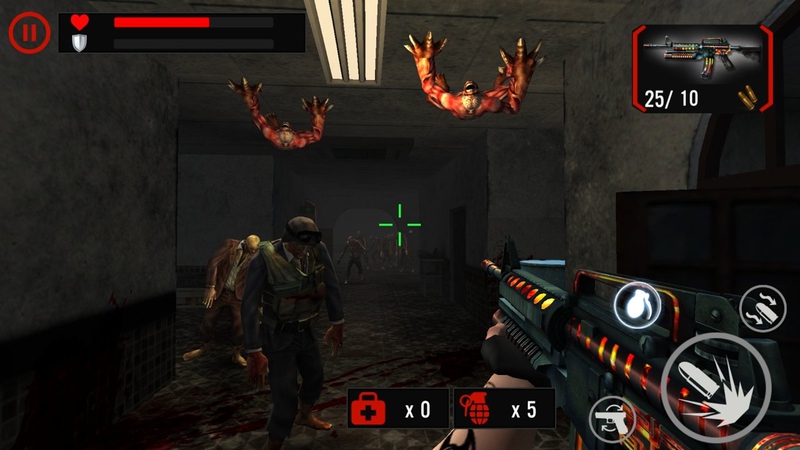Pause the game with the pause button
This screenshot has width=800, height=450.
30,32
